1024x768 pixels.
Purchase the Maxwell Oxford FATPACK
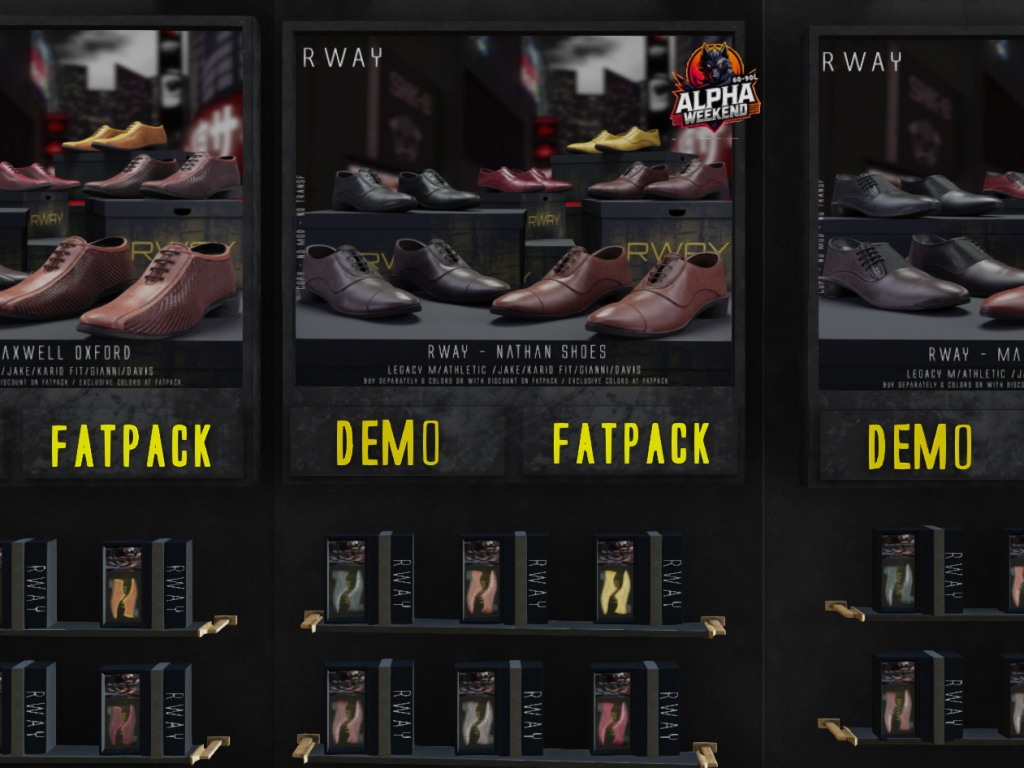tap(131, 446)
